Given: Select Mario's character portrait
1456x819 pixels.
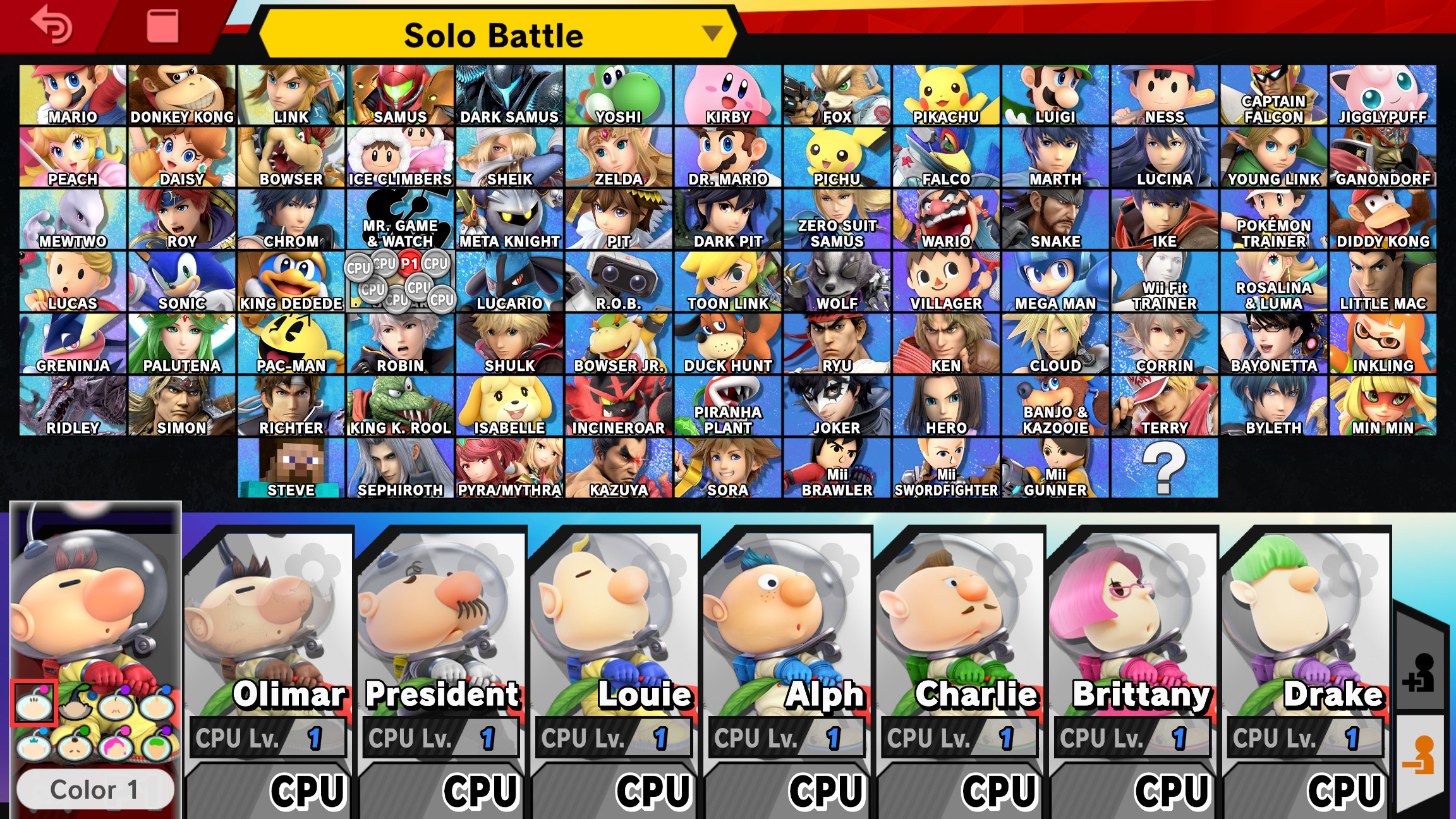Looking at the screenshot, I should point(70,92).
